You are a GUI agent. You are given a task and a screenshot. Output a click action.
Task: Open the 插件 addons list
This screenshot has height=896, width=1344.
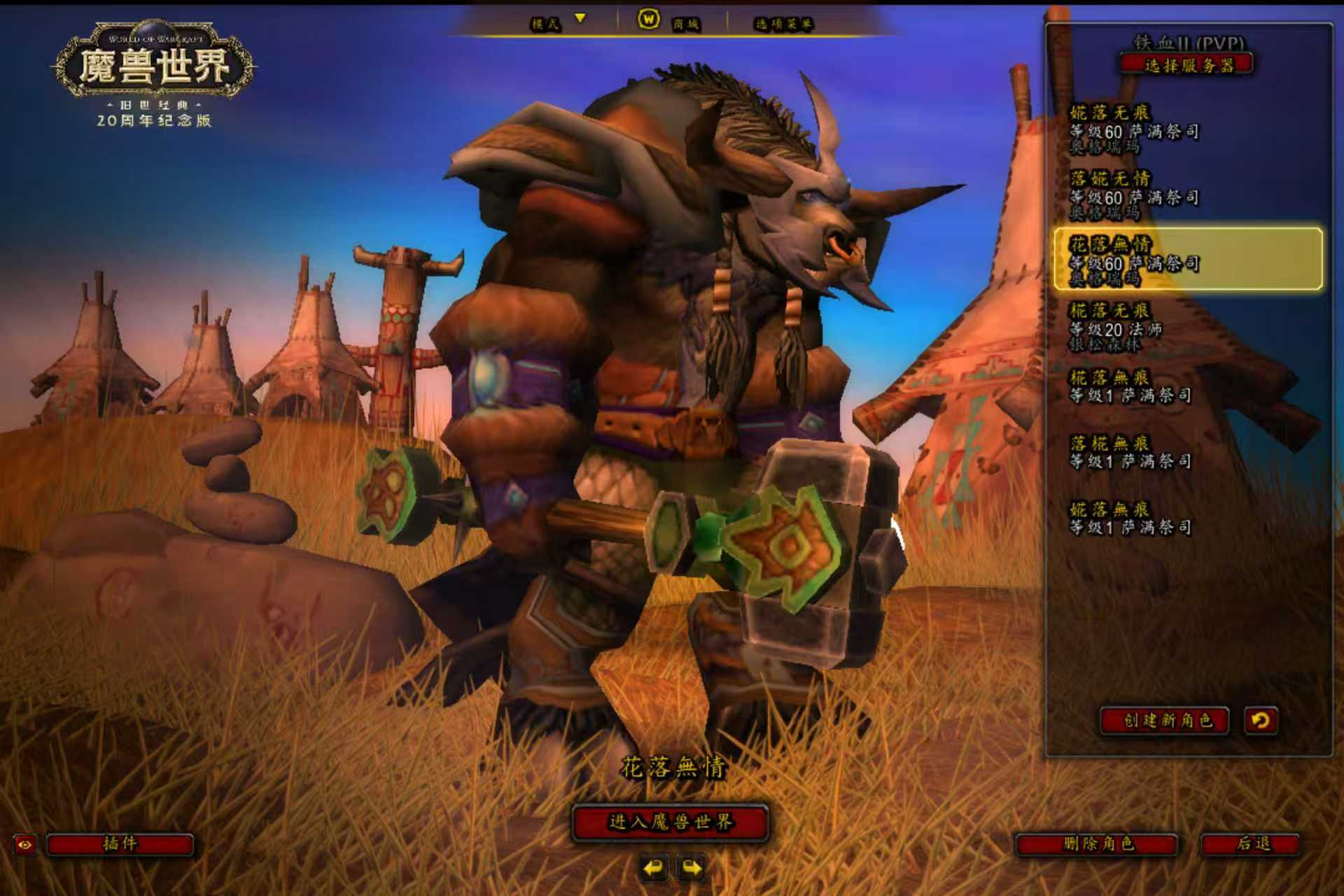click(x=120, y=843)
